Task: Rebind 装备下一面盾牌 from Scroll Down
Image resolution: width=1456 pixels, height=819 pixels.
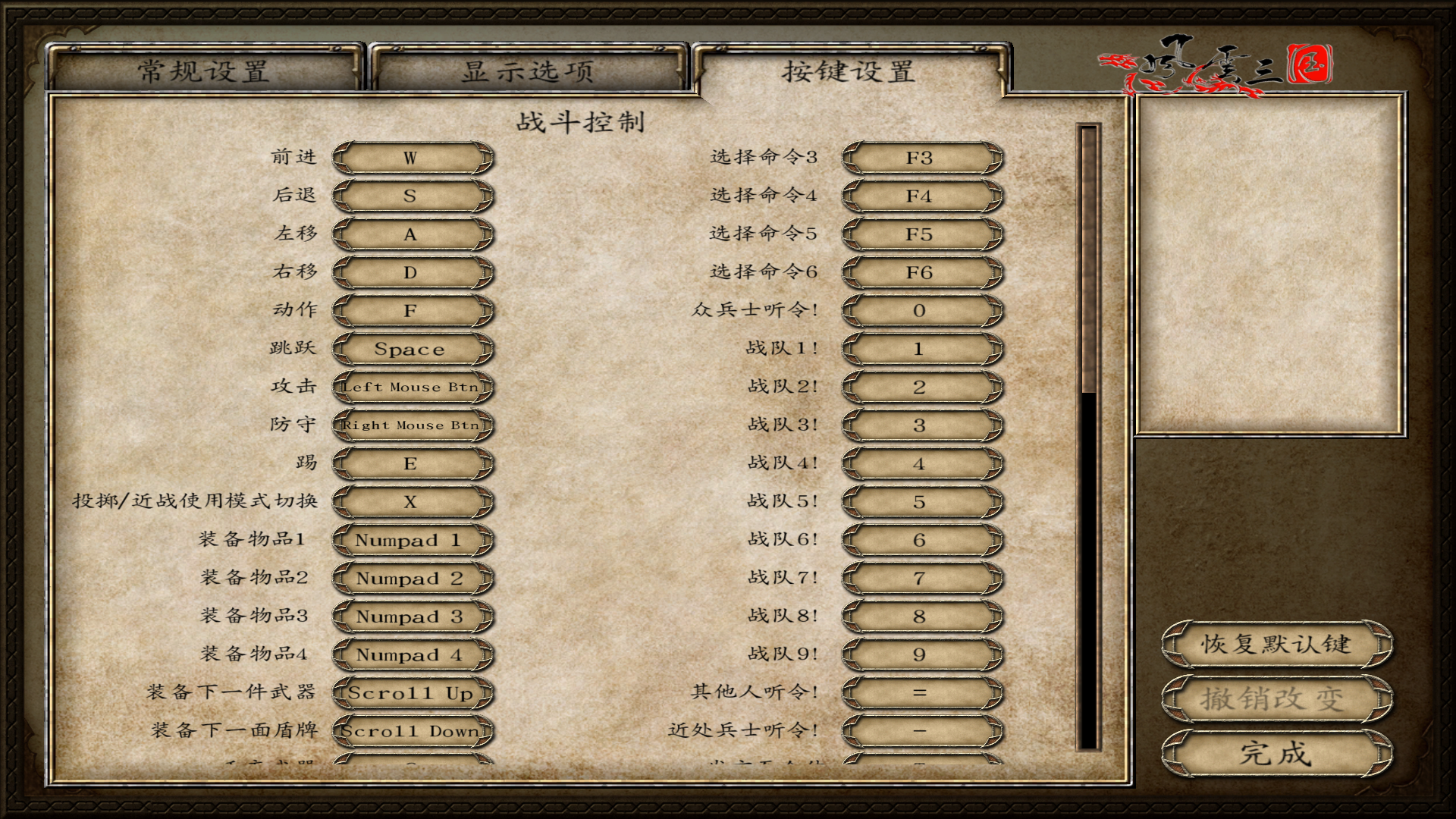Action: (x=410, y=732)
